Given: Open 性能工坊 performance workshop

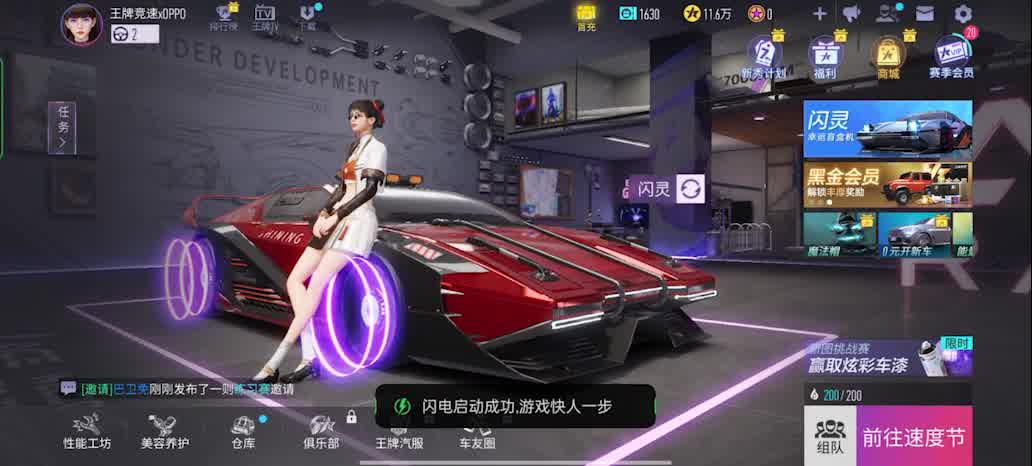Looking at the screenshot, I should [x=87, y=432].
